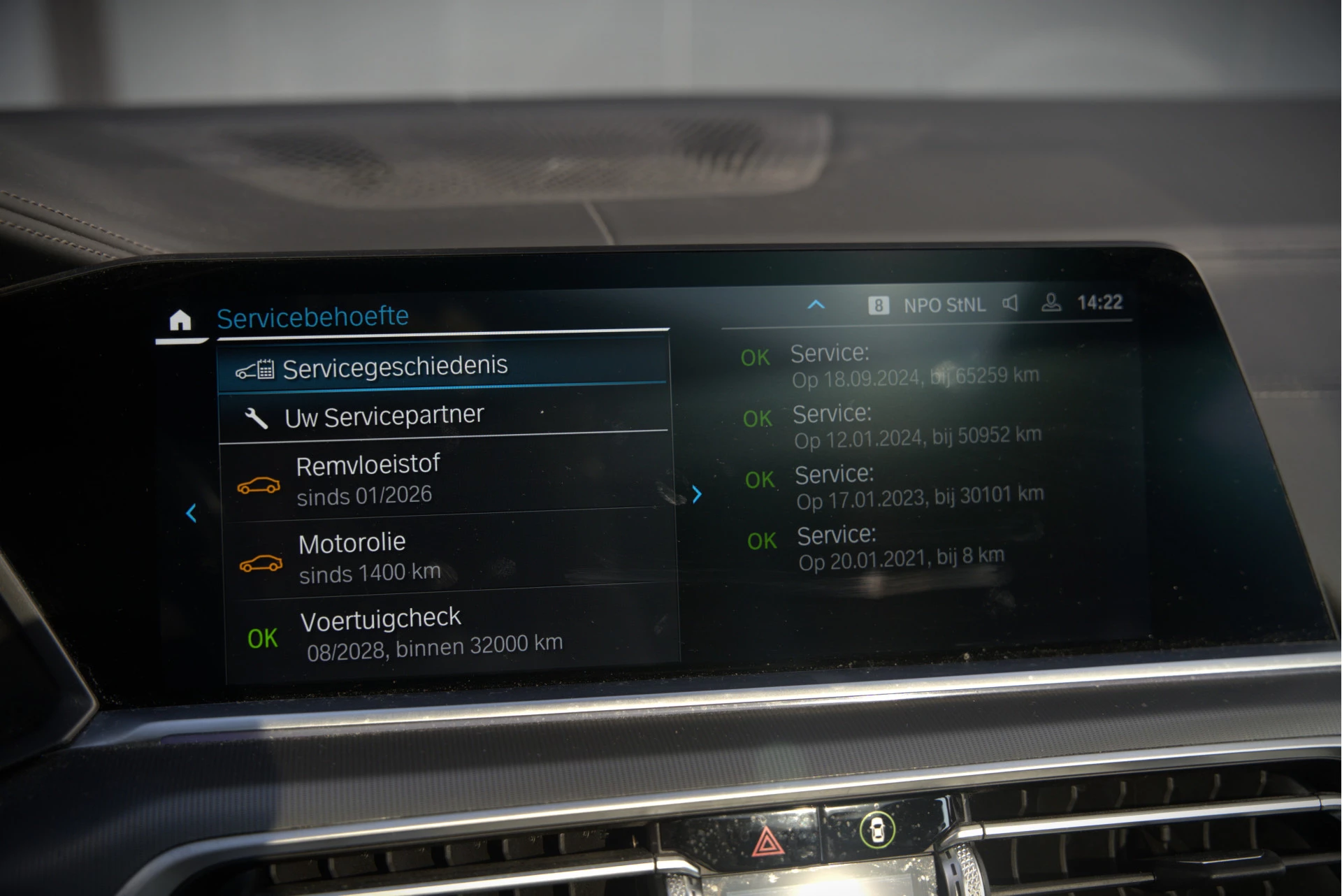Screen dimensions: 1342x896
Task: Click the right blue arrow
Action: 697,495
